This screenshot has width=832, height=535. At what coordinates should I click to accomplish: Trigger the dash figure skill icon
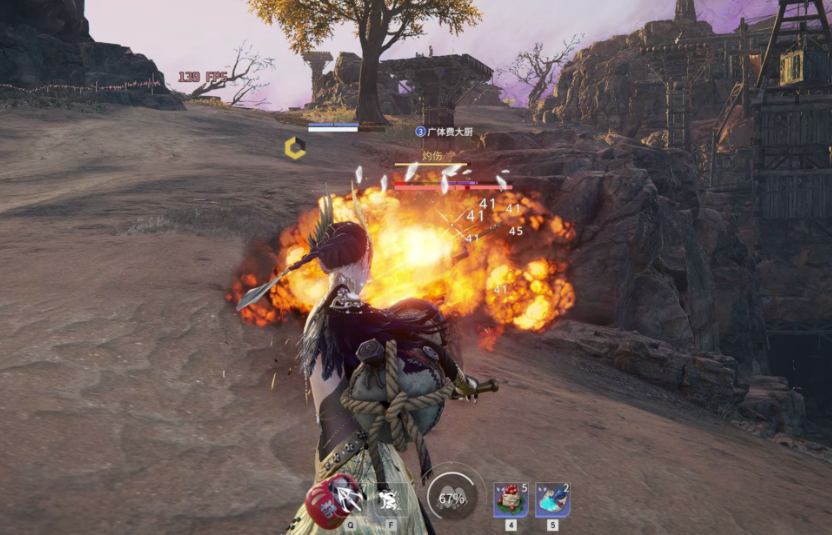[391, 497]
